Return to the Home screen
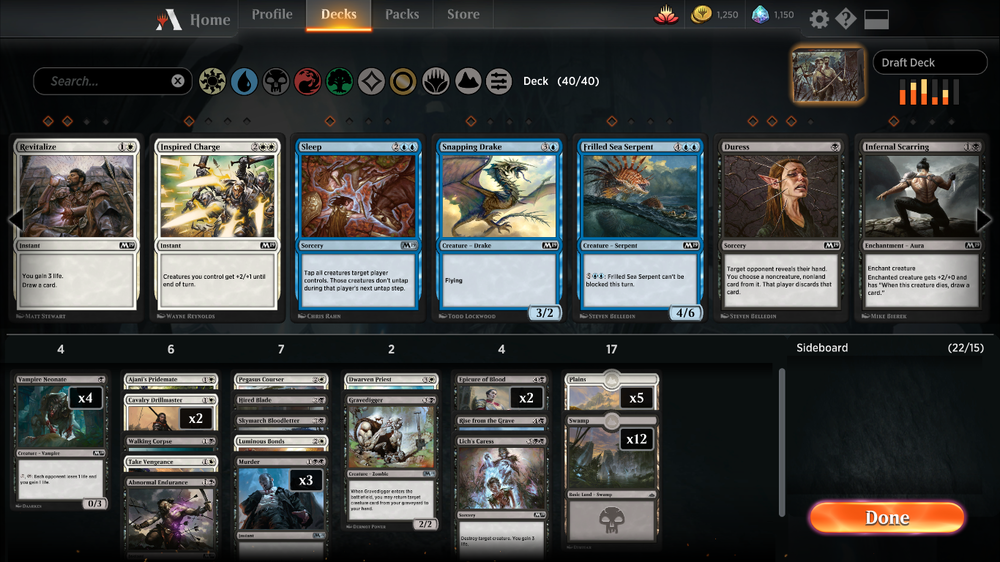Screen dimensions: 1000x562 (x=195, y=19)
